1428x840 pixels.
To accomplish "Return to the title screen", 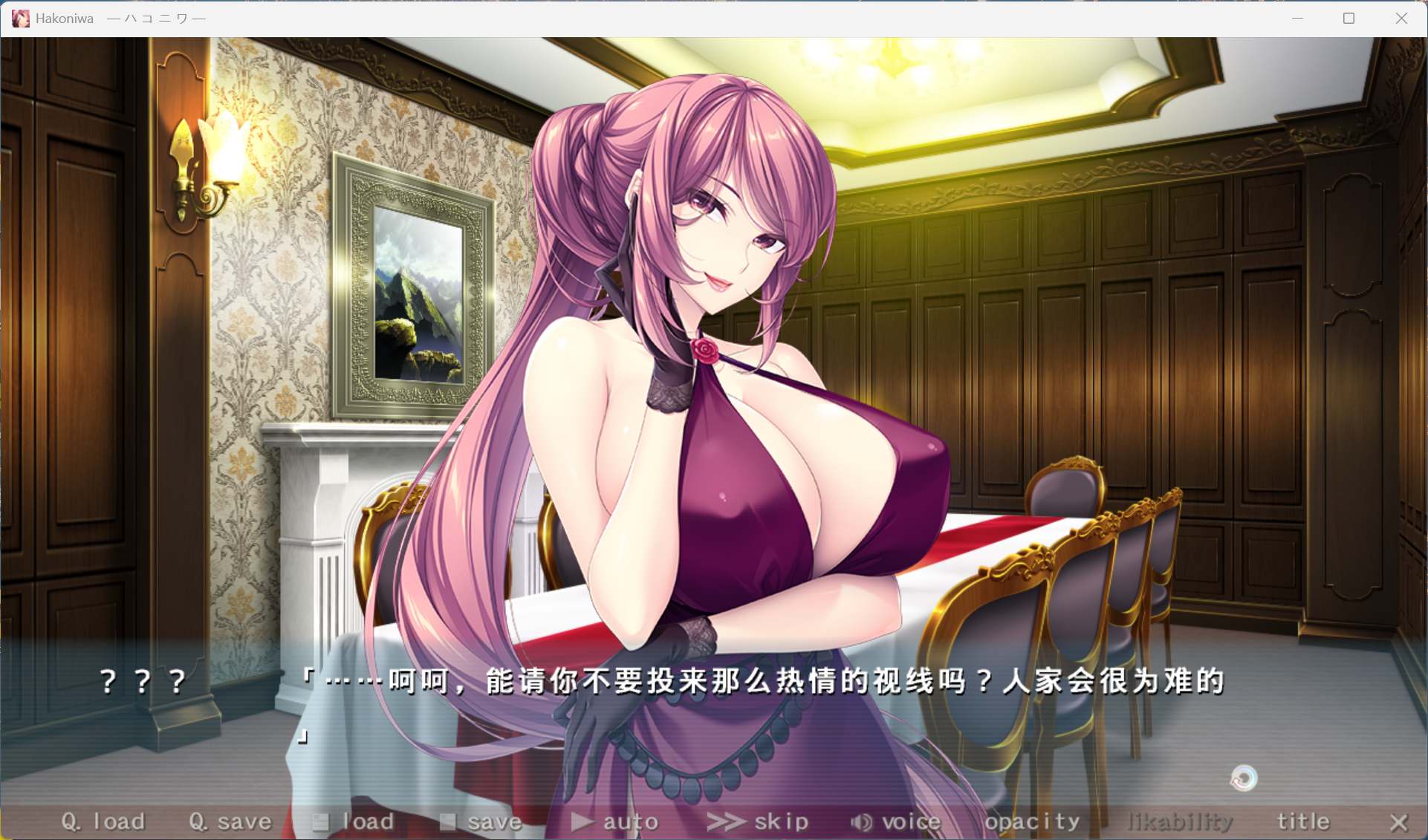I will tap(1302, 821).
